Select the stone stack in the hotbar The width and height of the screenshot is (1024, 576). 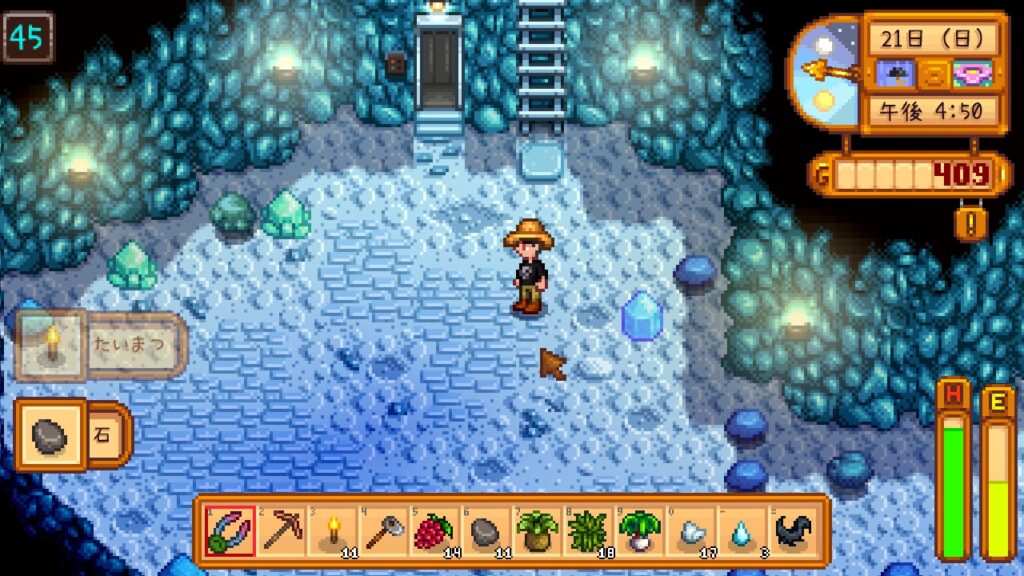tap(486, 531)
